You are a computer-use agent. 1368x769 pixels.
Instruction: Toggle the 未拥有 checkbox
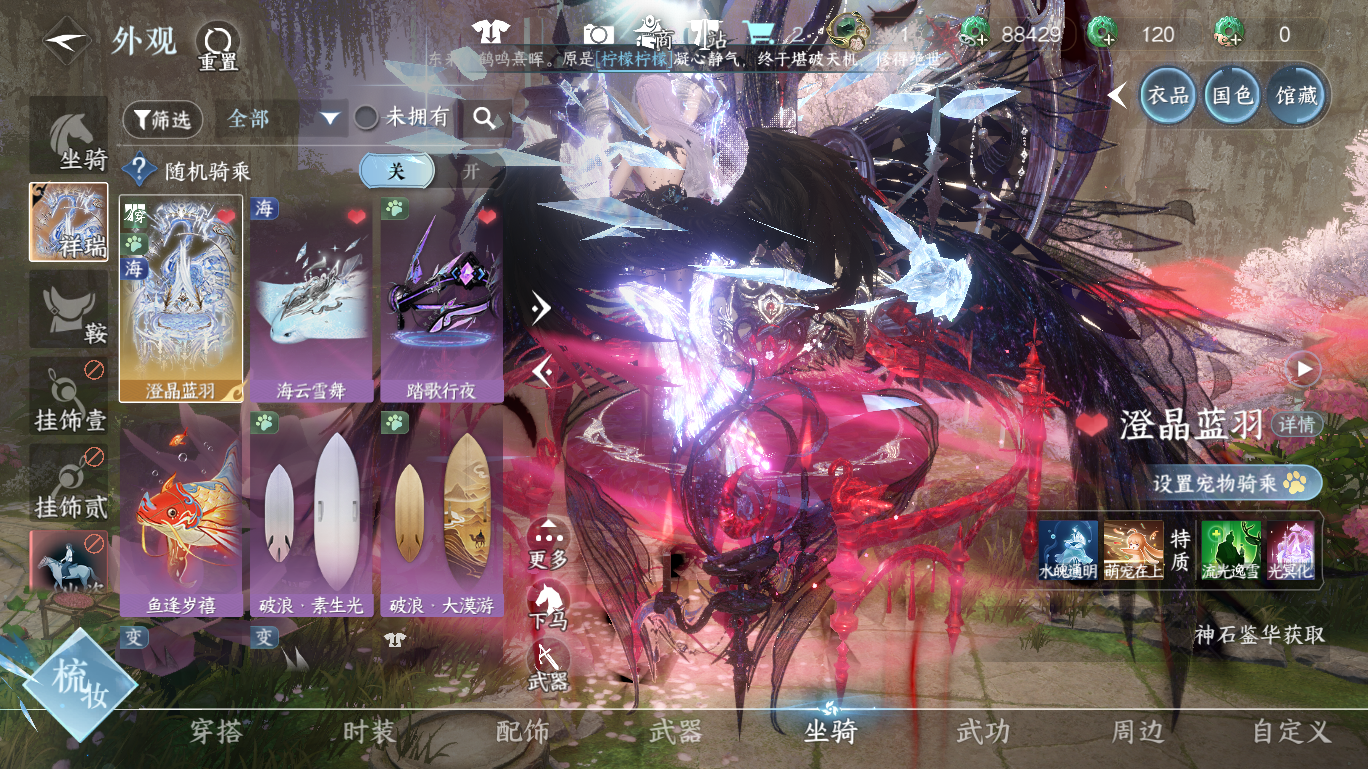366,118
